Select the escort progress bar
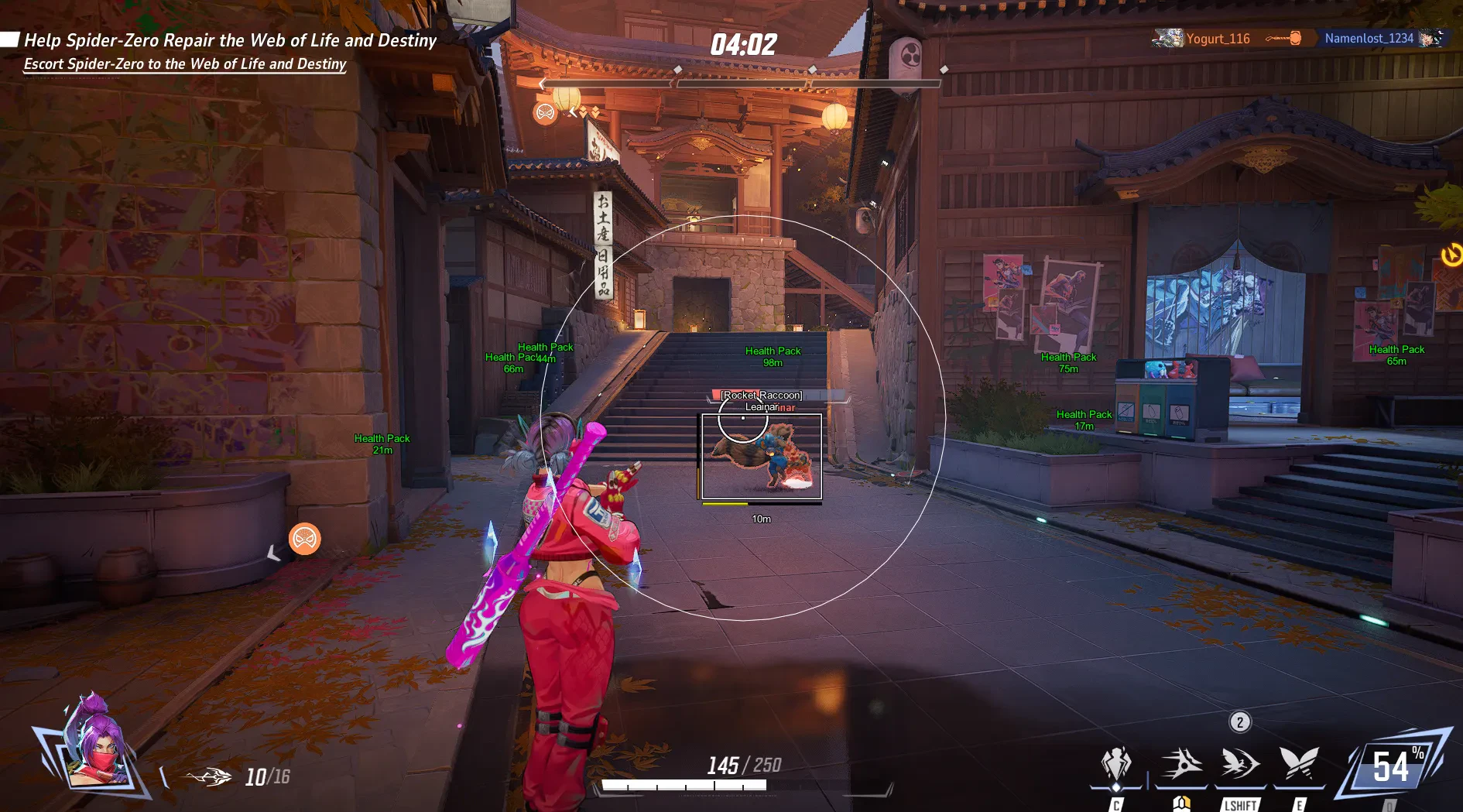 pos(741,82)
